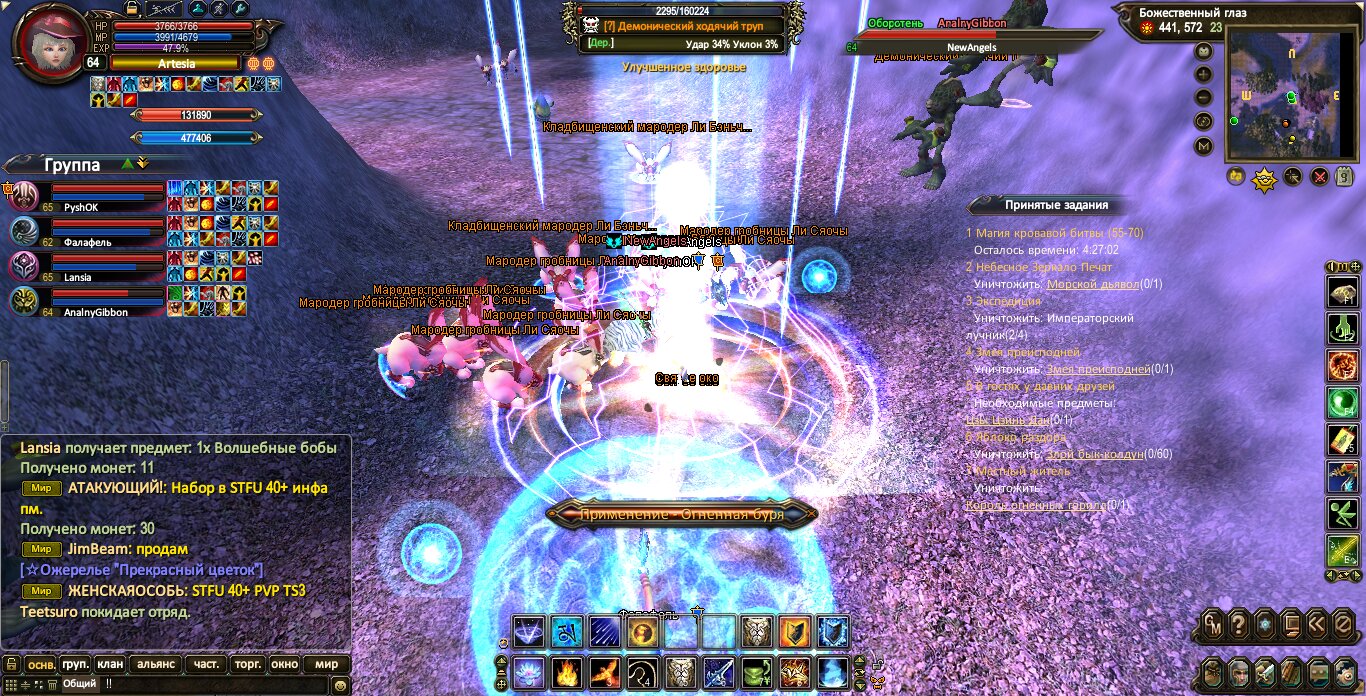Viewport: 1366px width, 696px height.
Task: Switch chat to the мир tab
Action: click(x=326, y=664)
